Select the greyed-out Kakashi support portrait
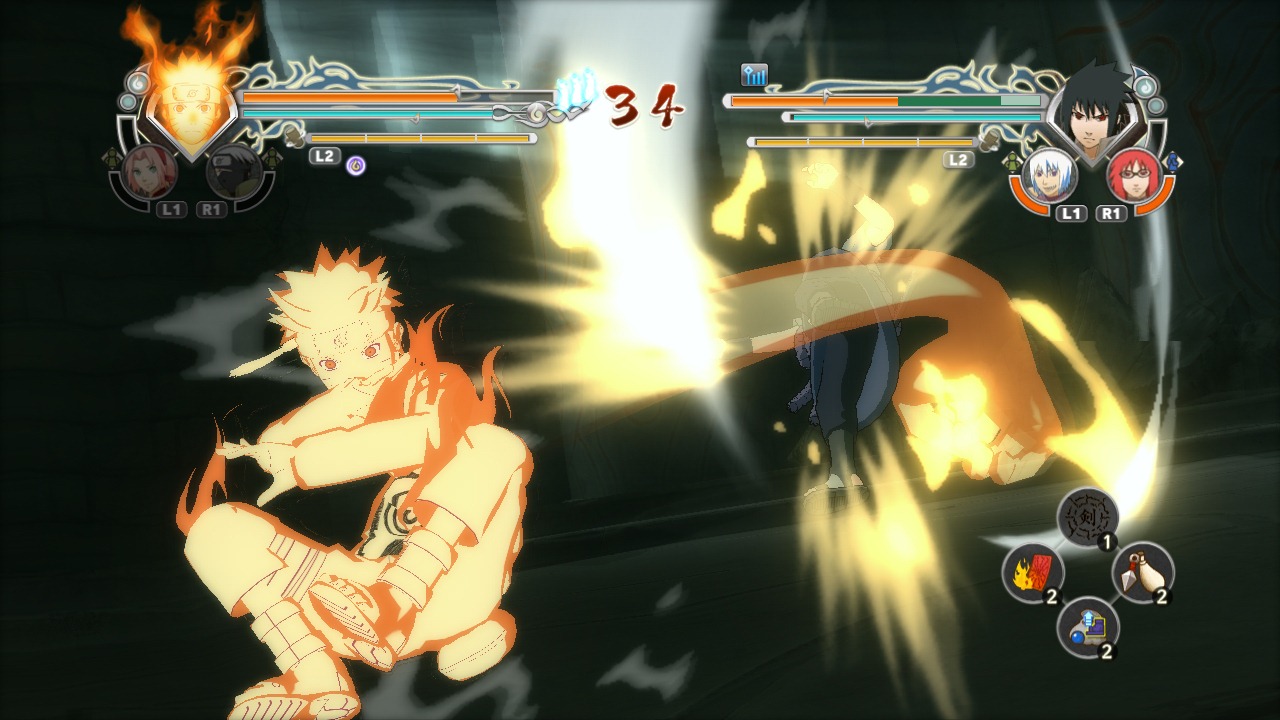1280x720 pixels. click(x=235, y=174)
